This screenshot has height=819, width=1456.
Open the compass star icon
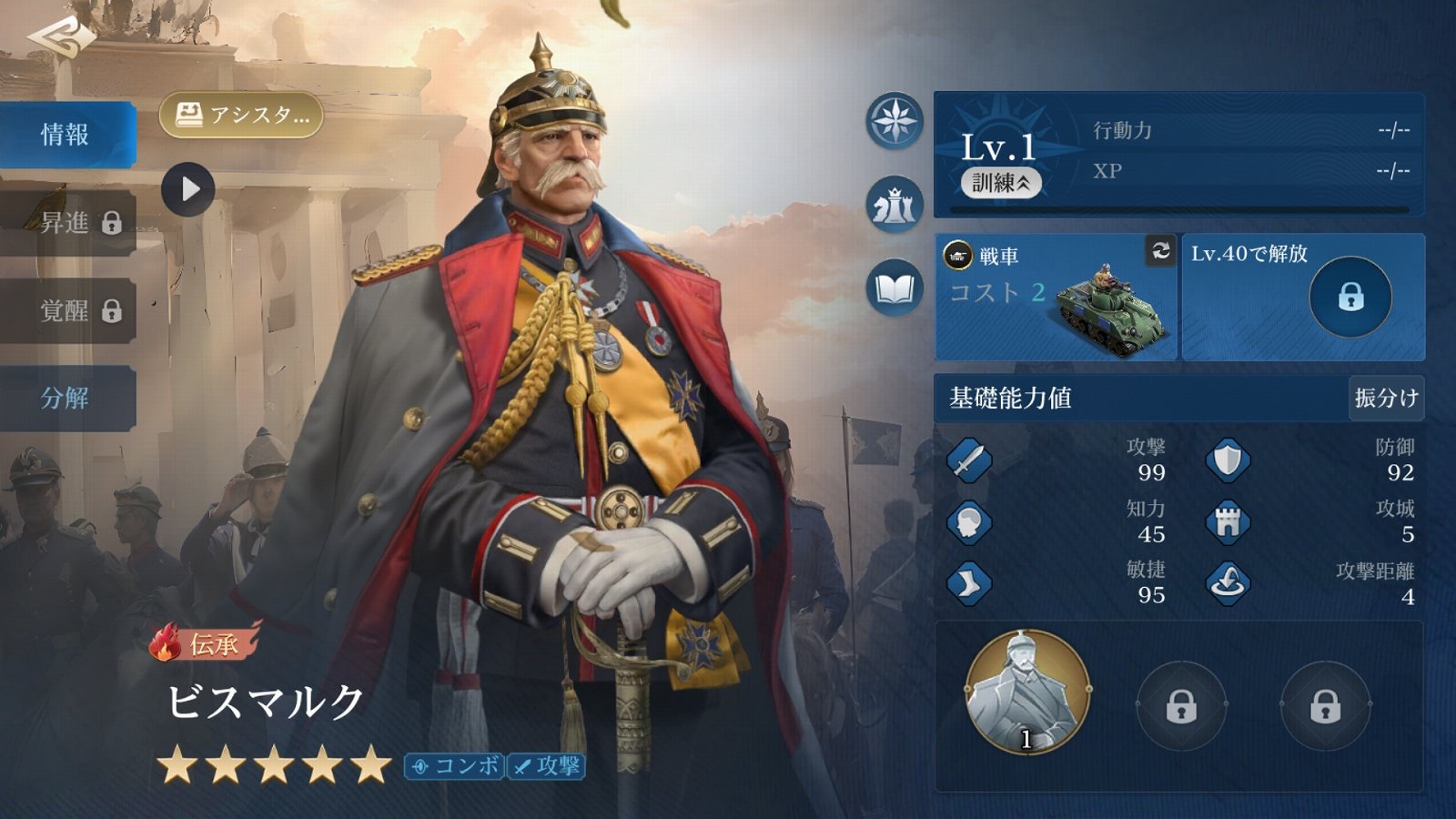coord(895,121)
